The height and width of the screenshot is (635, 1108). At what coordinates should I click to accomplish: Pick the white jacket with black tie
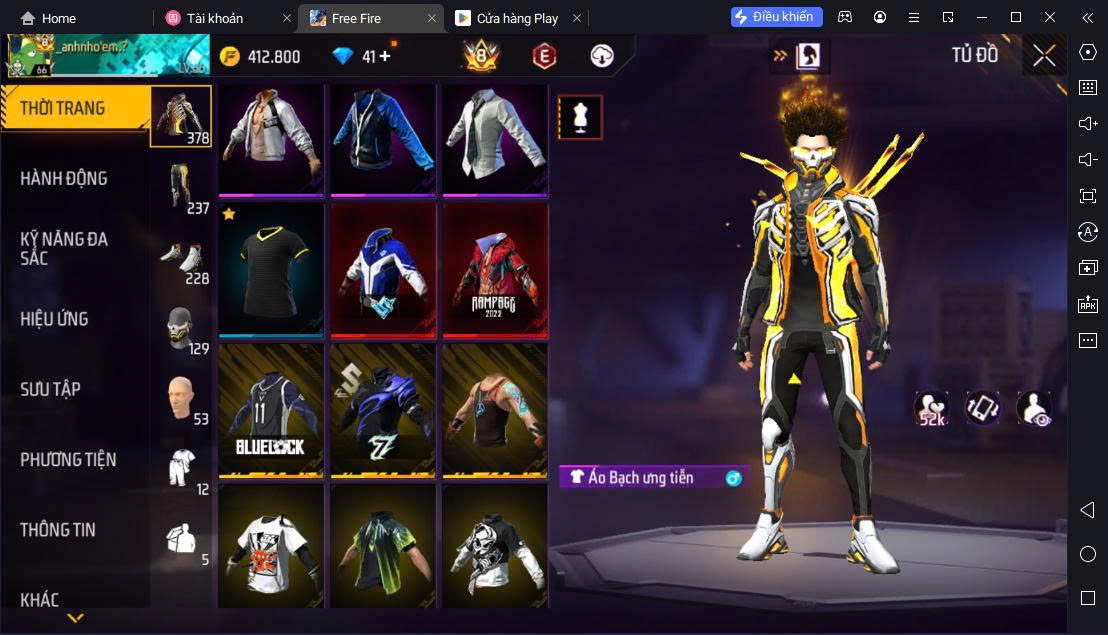pyautogui.click(x=495, y=138)
